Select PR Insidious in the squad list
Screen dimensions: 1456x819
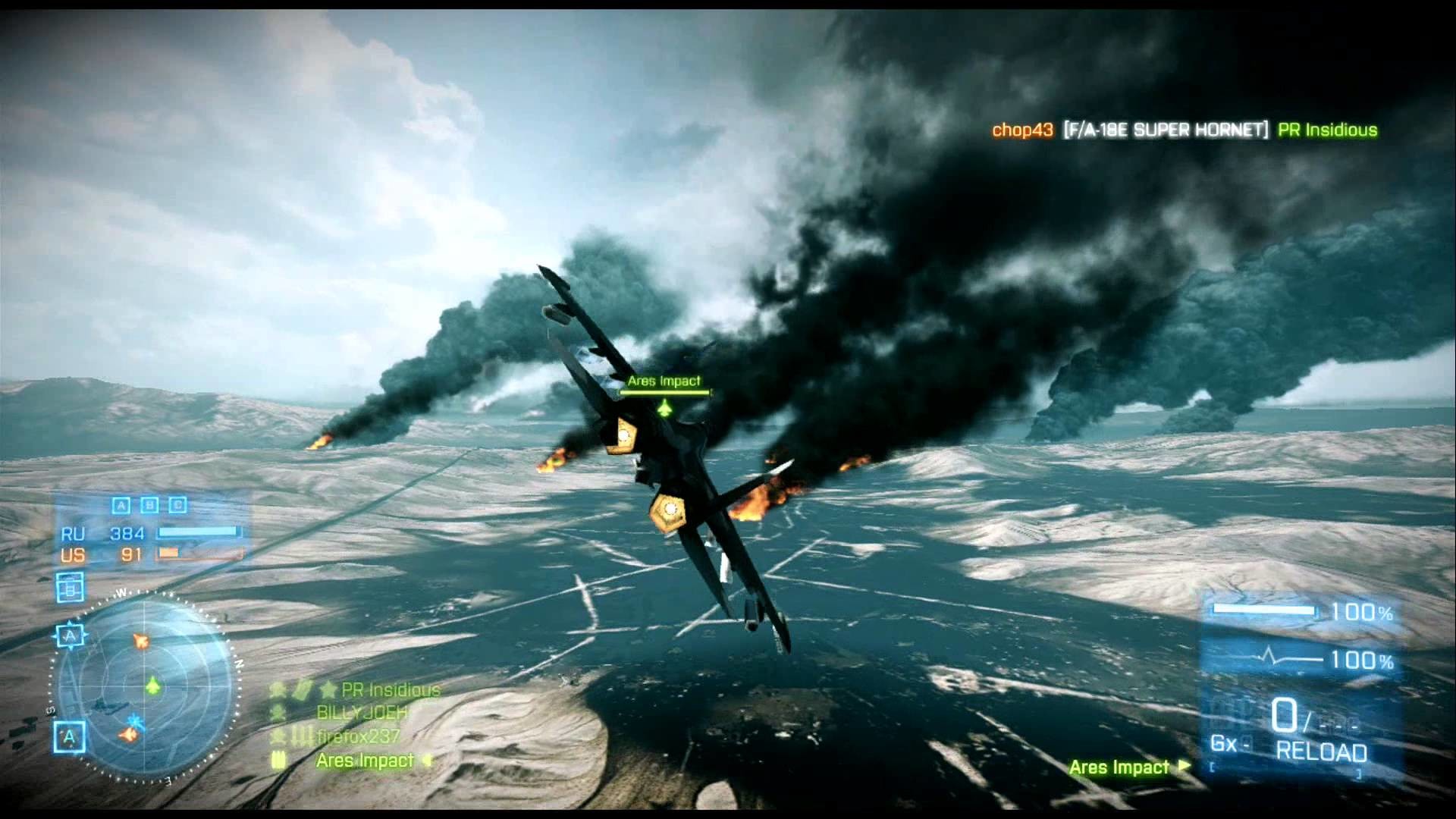tap(390, 690)
